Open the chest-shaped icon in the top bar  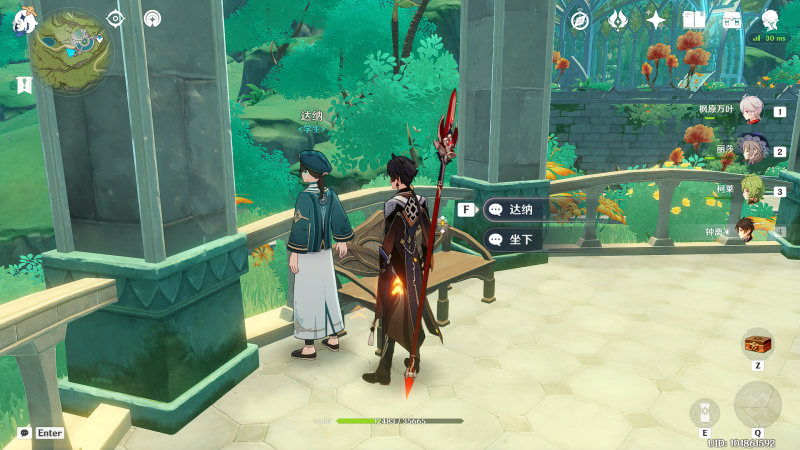pyautogui.click(x=731, y=20)
